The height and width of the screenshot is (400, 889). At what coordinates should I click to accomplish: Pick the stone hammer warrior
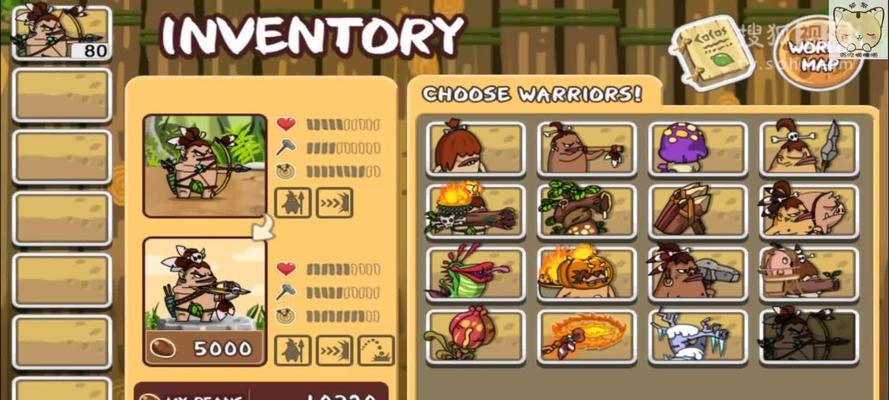(697, 273)
